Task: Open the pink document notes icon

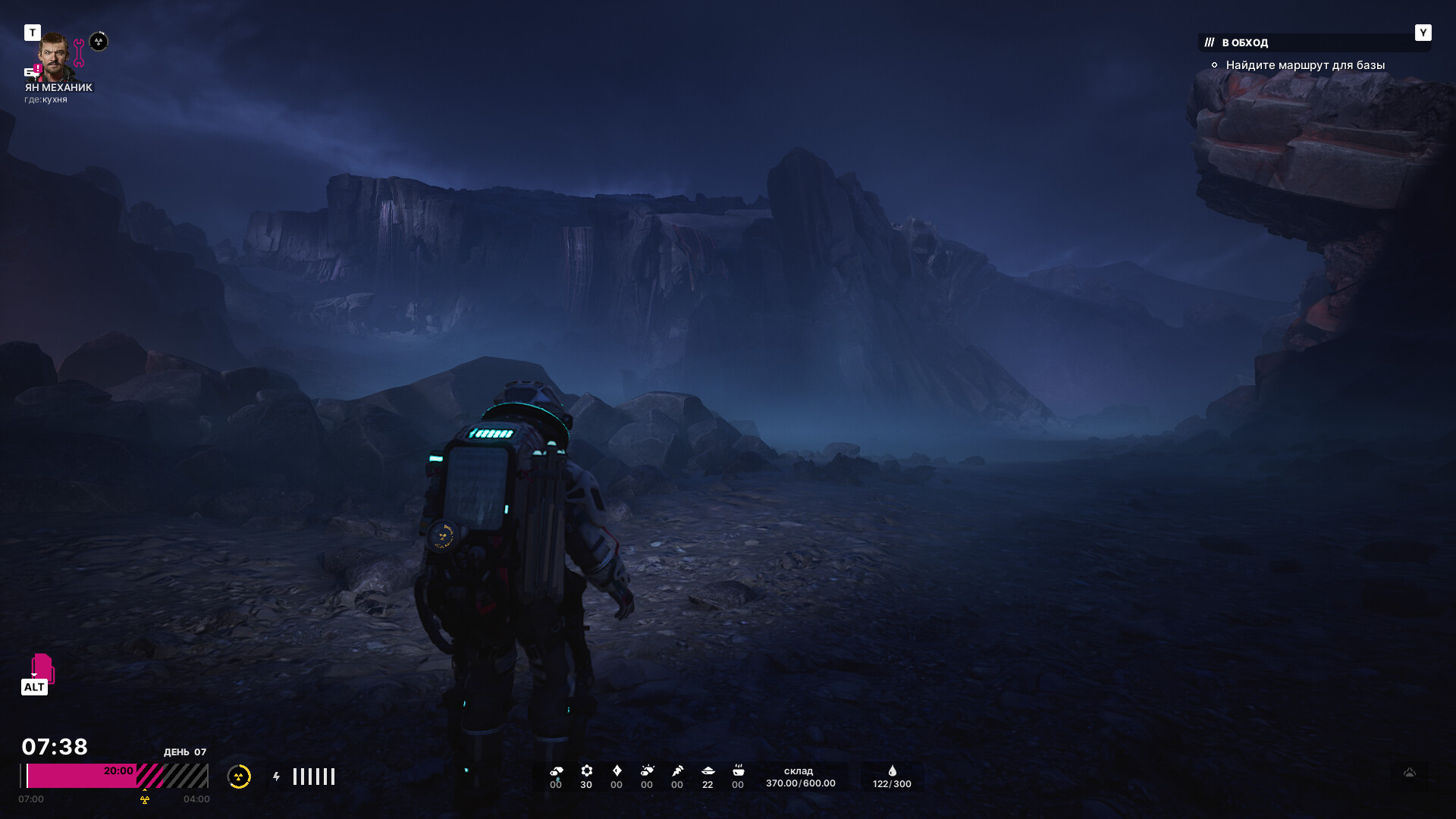Action: 42,667
